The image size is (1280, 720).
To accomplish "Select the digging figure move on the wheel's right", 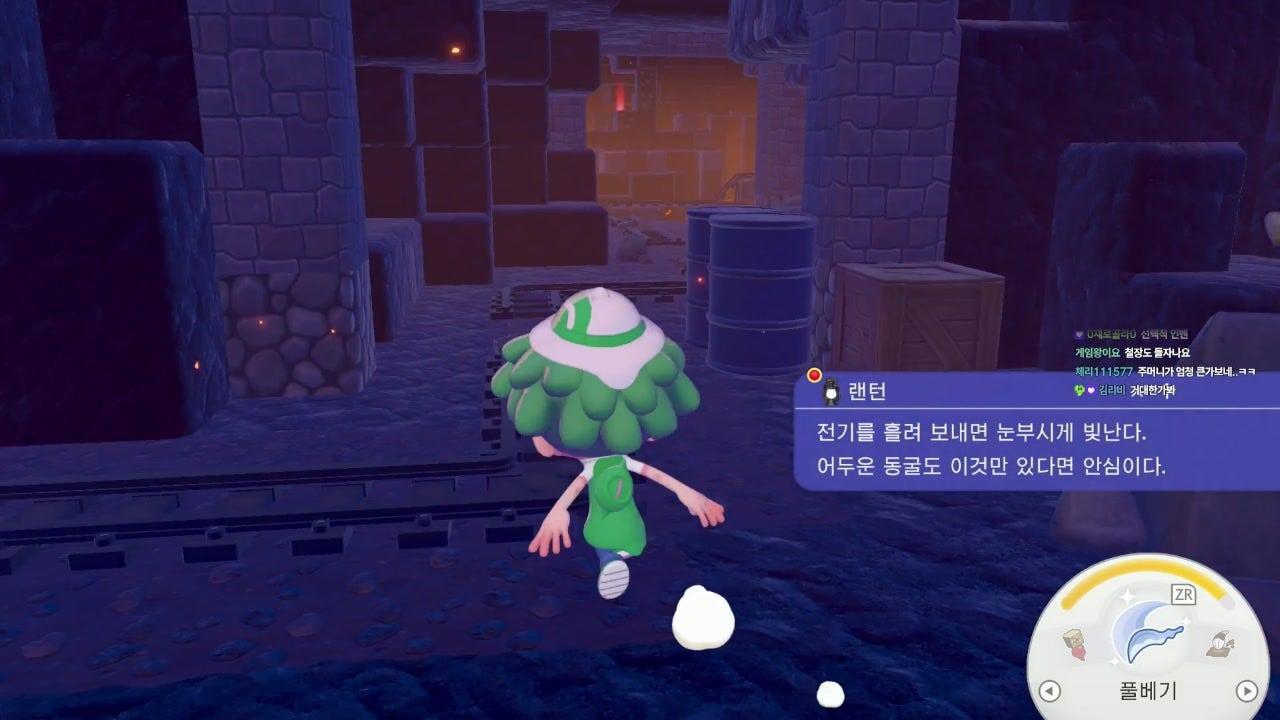I will [x=1219, y=645].
